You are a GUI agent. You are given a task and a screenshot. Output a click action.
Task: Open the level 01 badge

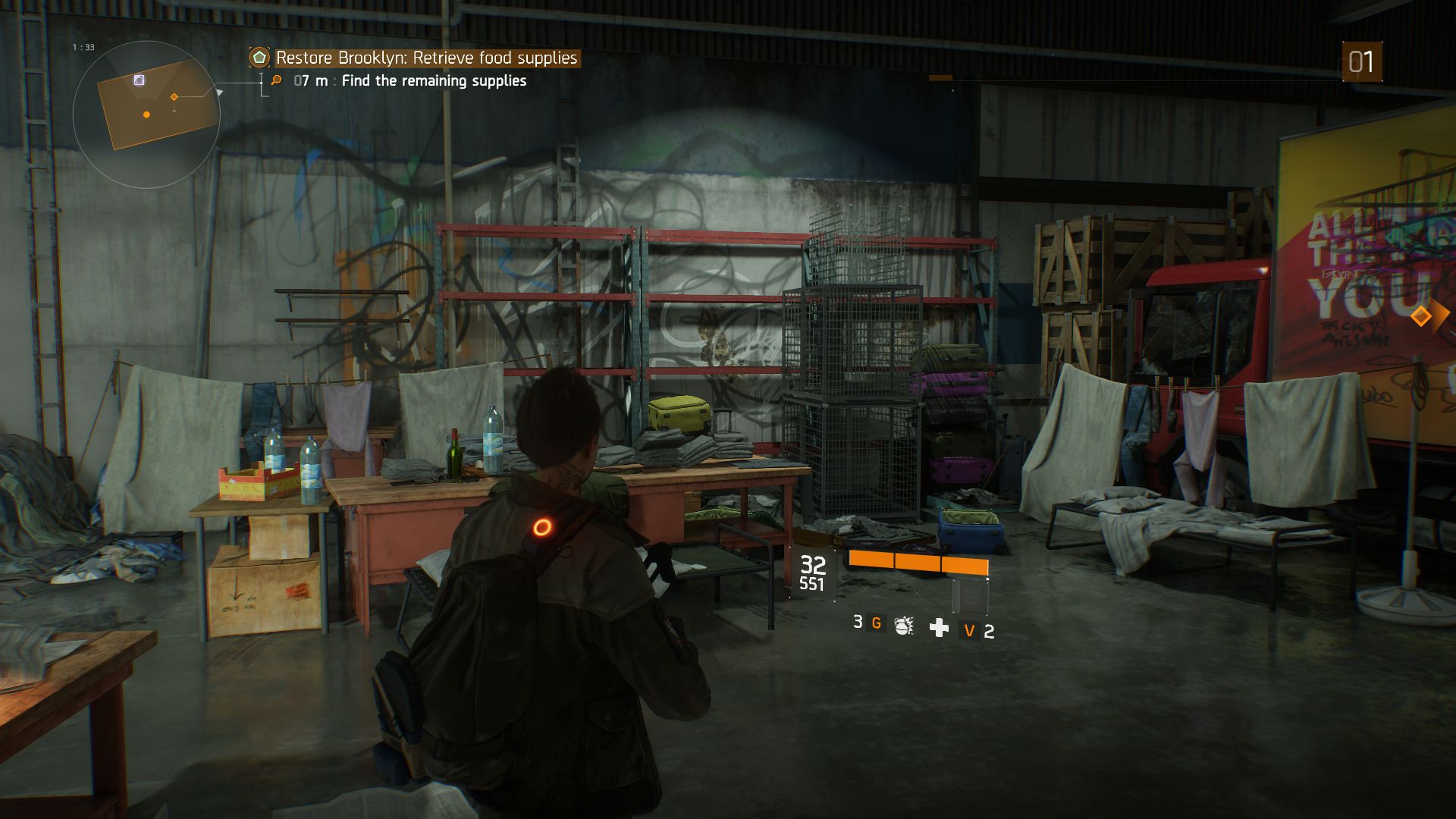tap(1361, 62)
